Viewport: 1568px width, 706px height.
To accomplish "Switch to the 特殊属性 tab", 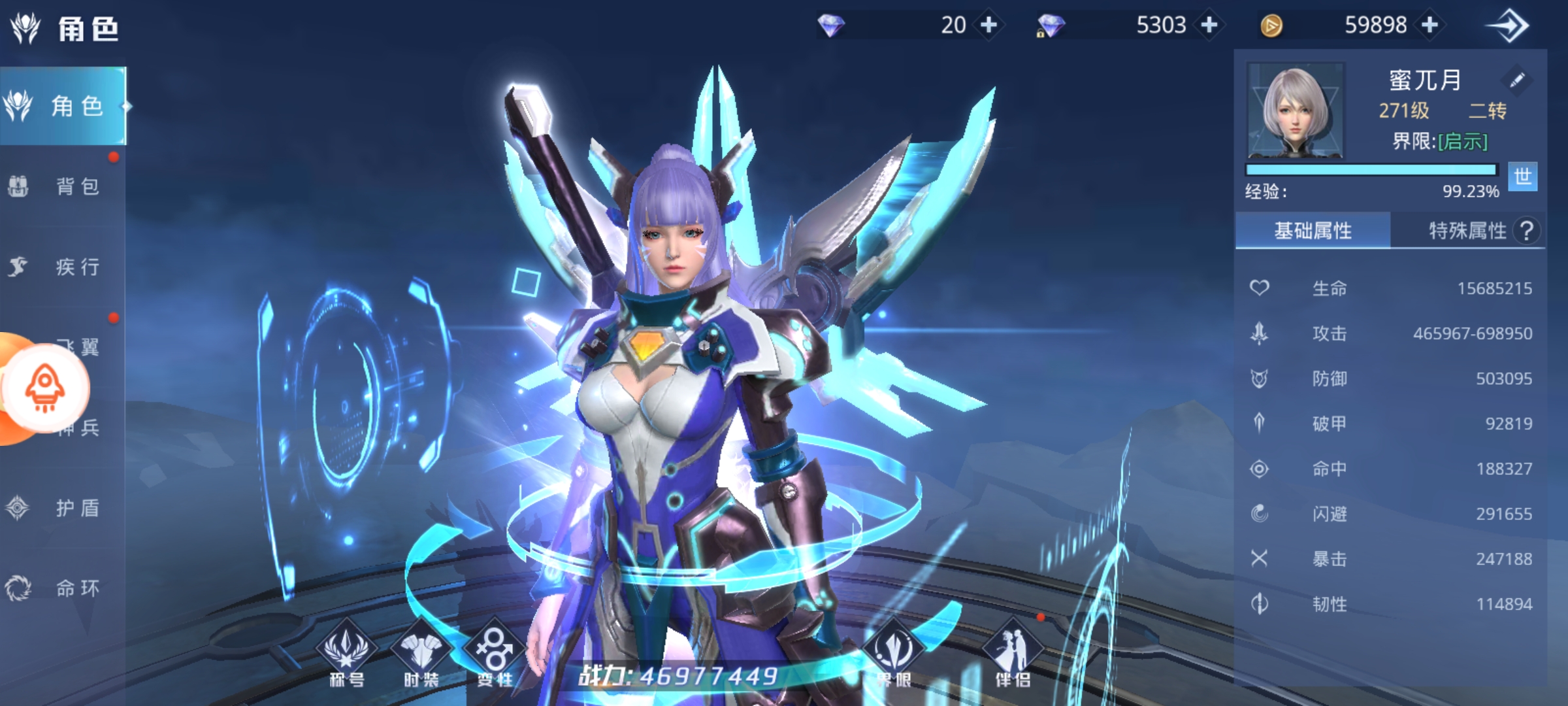I will click(1467, 231).
